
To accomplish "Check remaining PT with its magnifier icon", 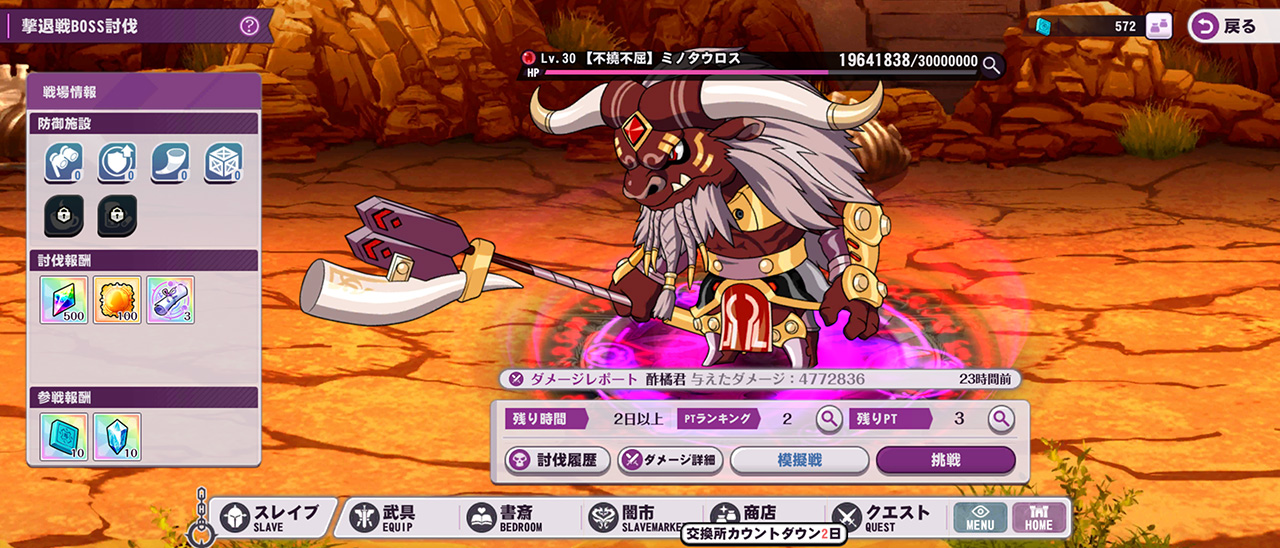I will tap(1001, 419).
